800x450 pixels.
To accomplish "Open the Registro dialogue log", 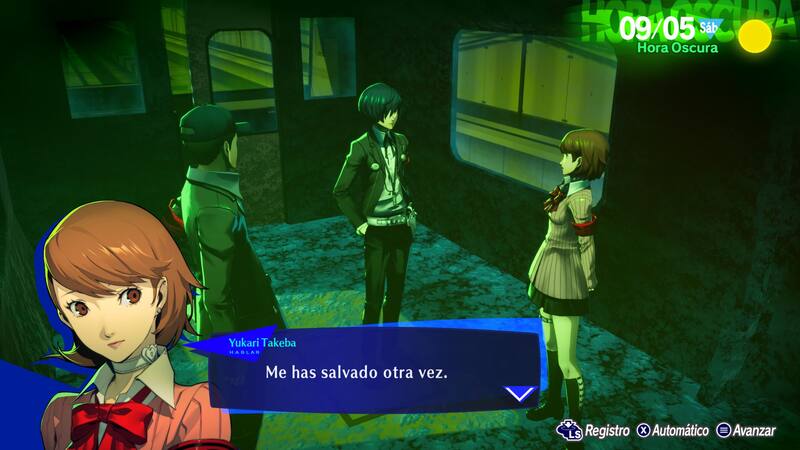I will pos(597,430).
